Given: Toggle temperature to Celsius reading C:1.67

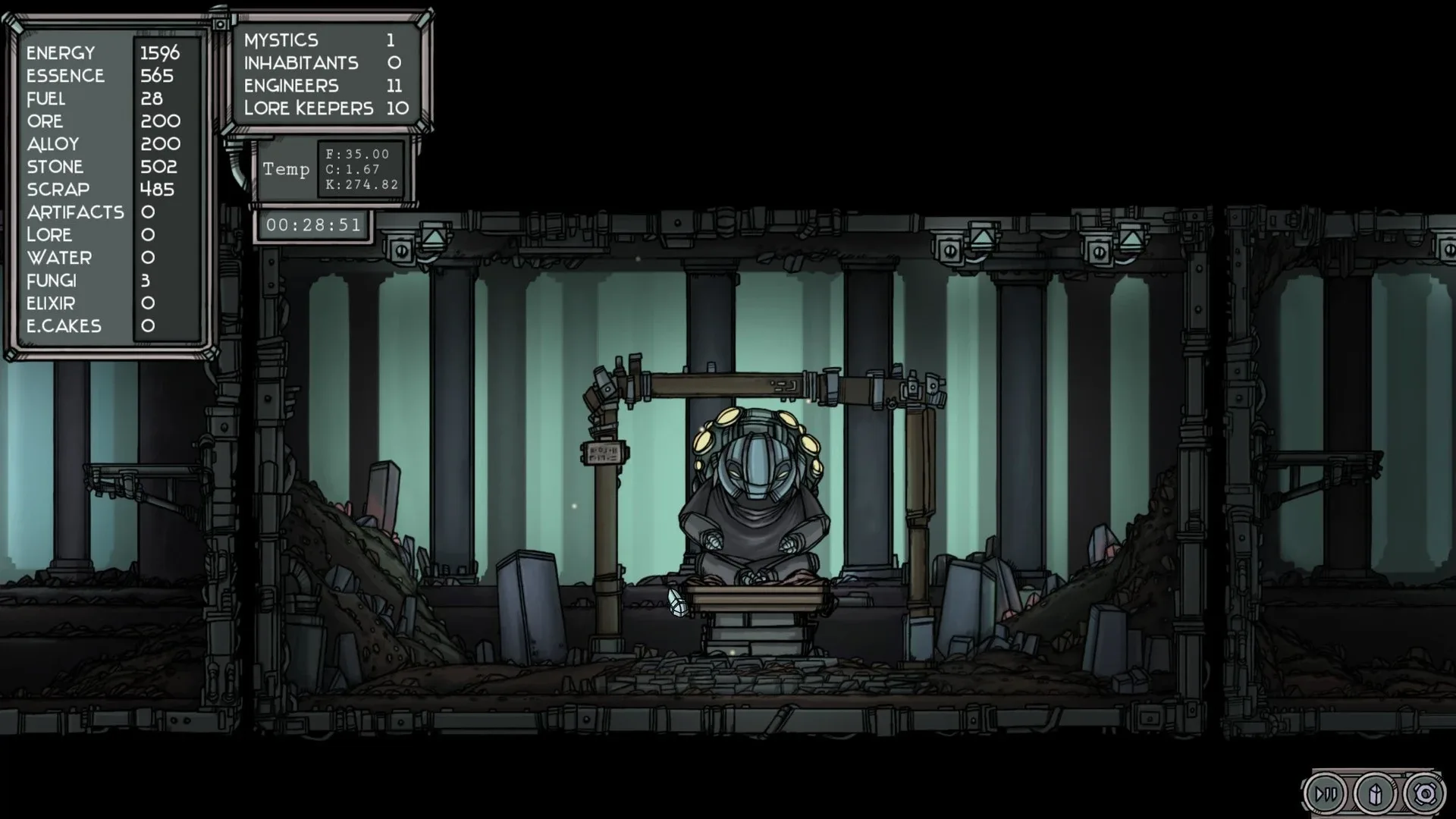Looking at the screenshot, I should [x=353, y=168].
